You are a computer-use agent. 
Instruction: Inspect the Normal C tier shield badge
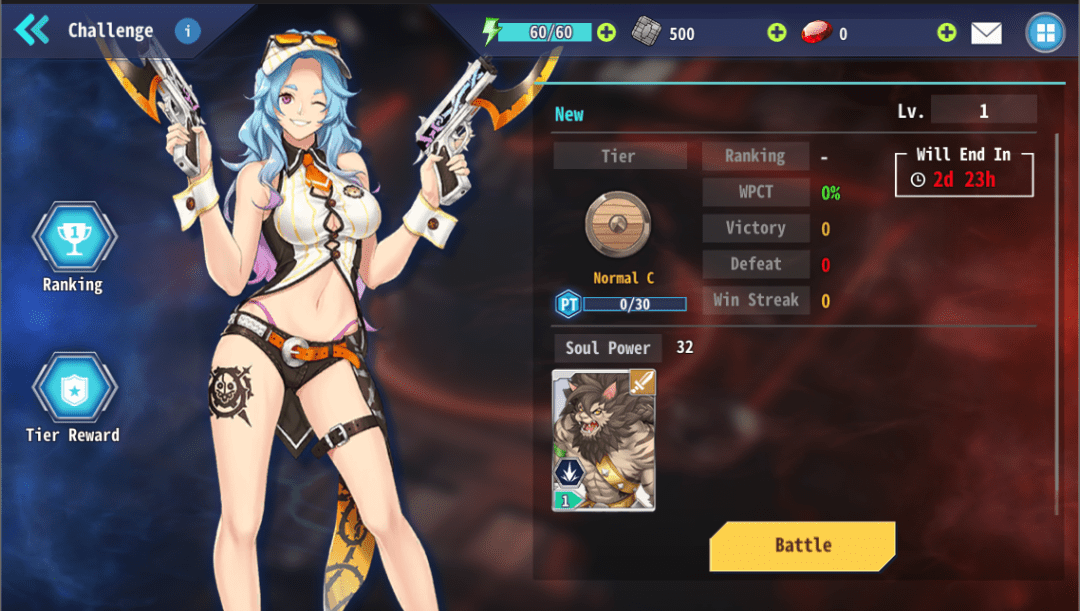(x=618, y=224)
